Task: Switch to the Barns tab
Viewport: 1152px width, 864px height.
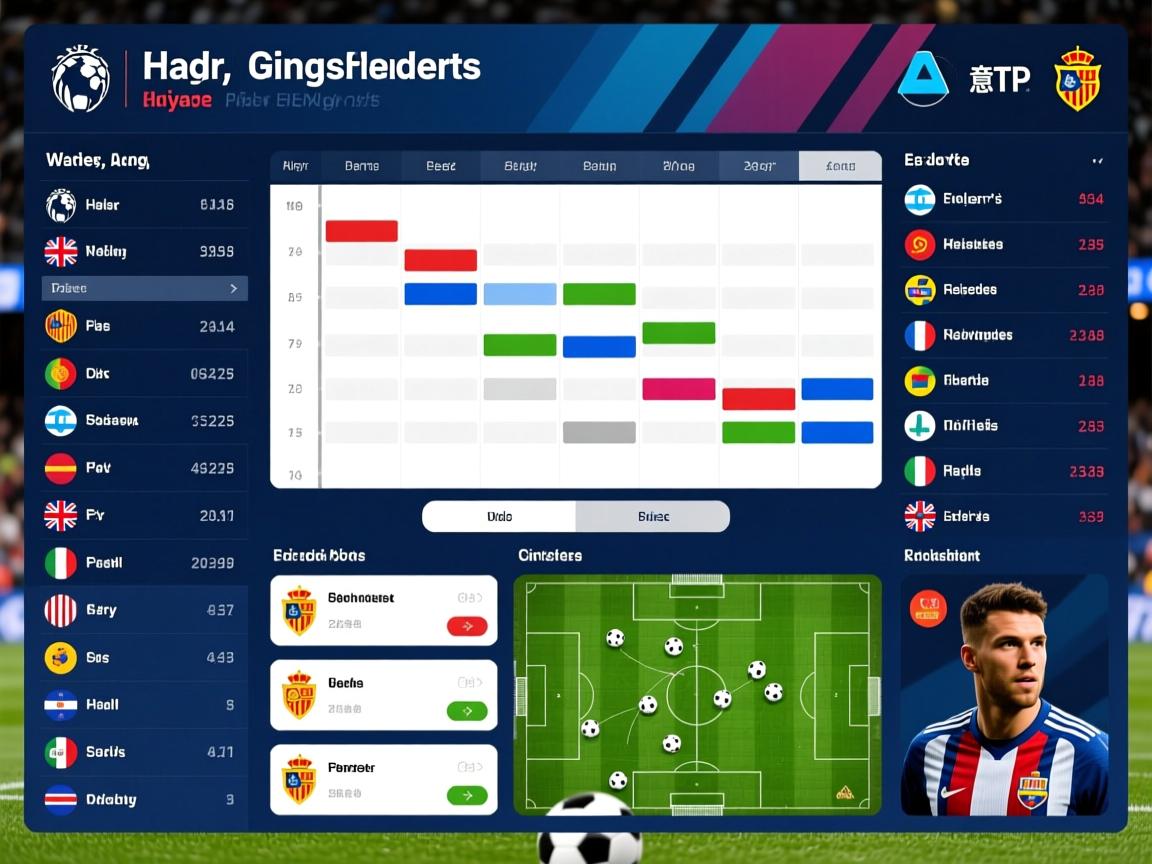Action: (x=361, y=166)
